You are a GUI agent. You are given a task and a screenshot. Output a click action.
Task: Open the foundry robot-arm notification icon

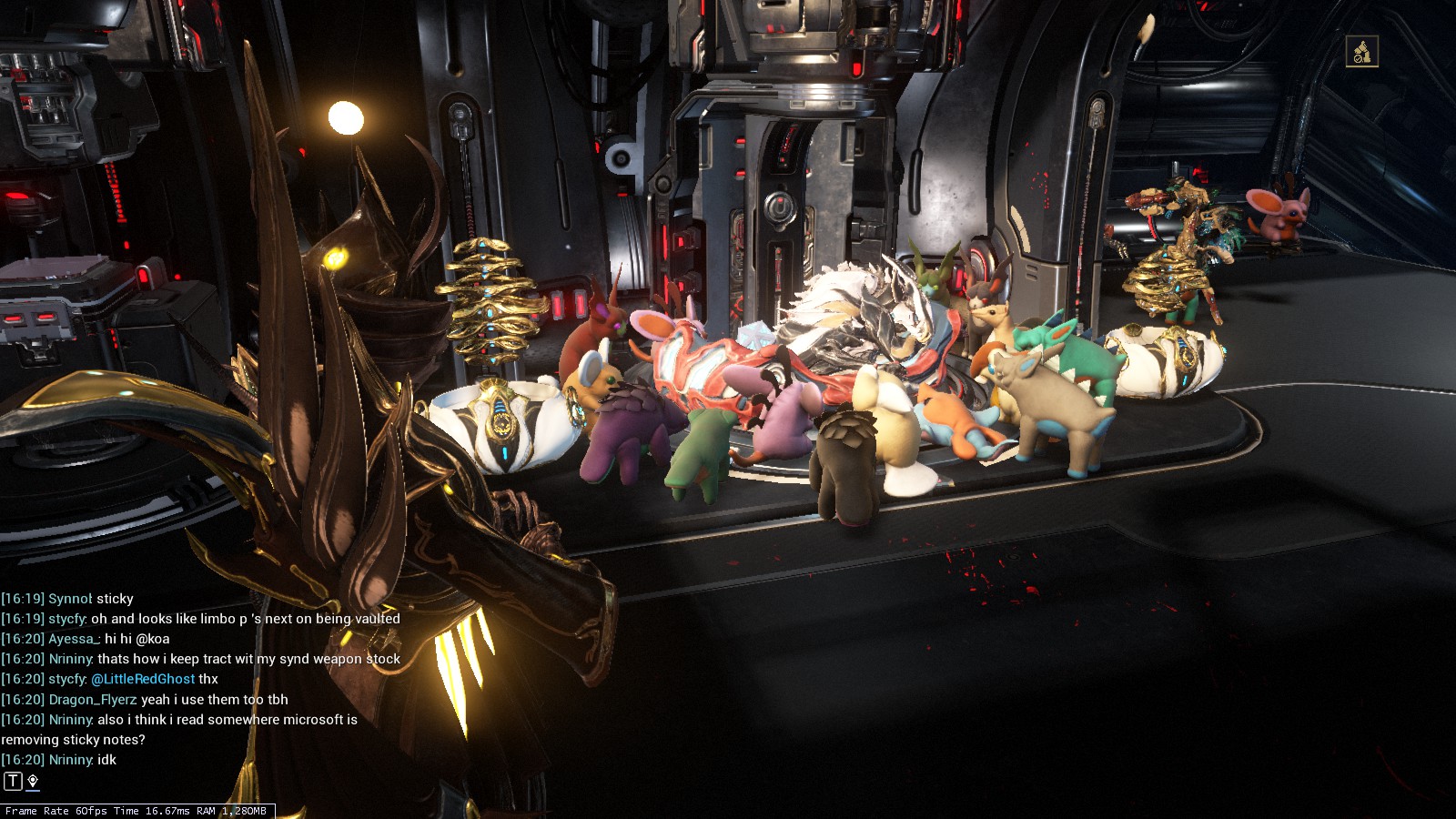1361,52
